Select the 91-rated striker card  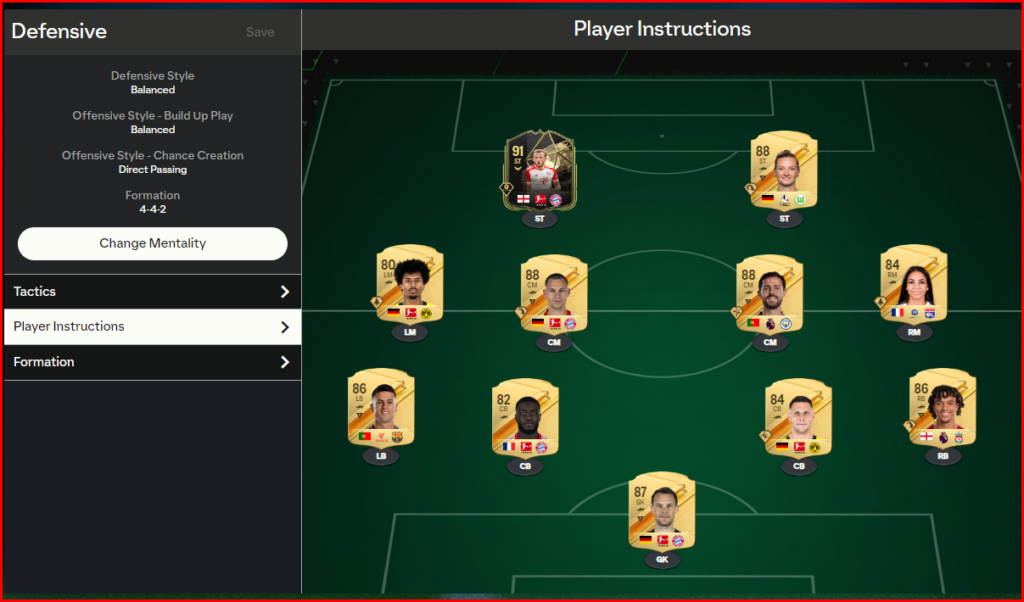(x=539, y=172)
